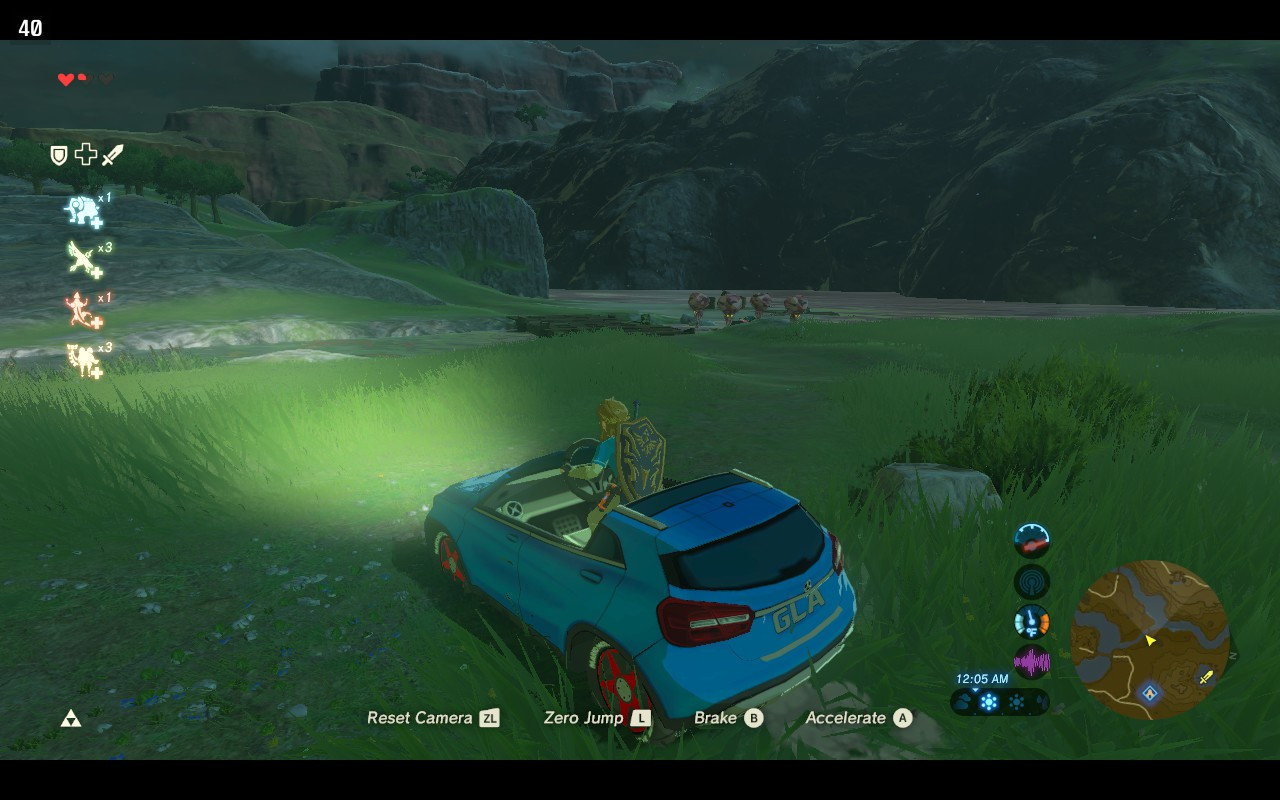Click the purple noise meter icon
Viewport: 1280px width, 800px height.
tap(1031, 660)
